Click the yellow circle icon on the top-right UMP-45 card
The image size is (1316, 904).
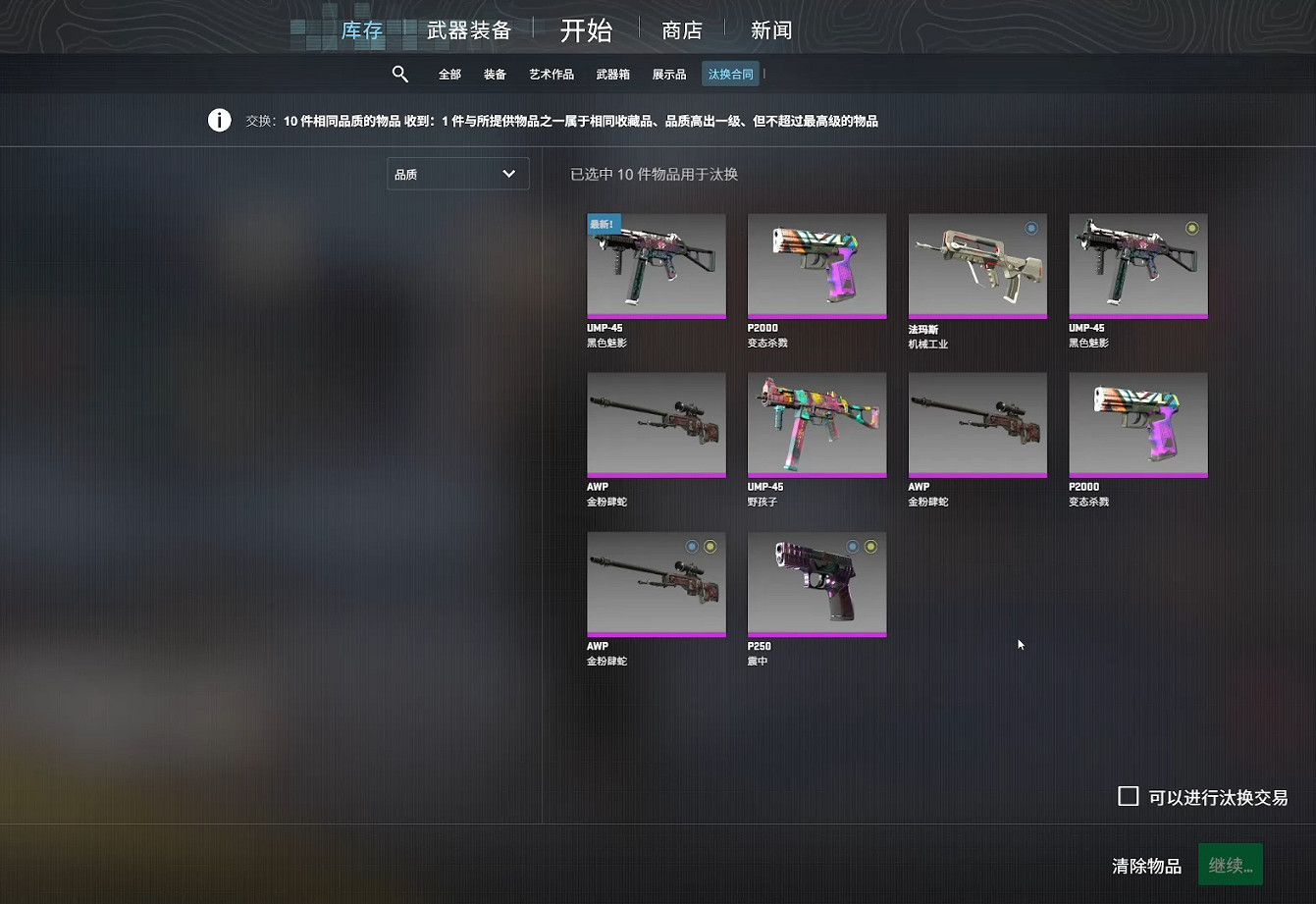(x=1191, y=227)
